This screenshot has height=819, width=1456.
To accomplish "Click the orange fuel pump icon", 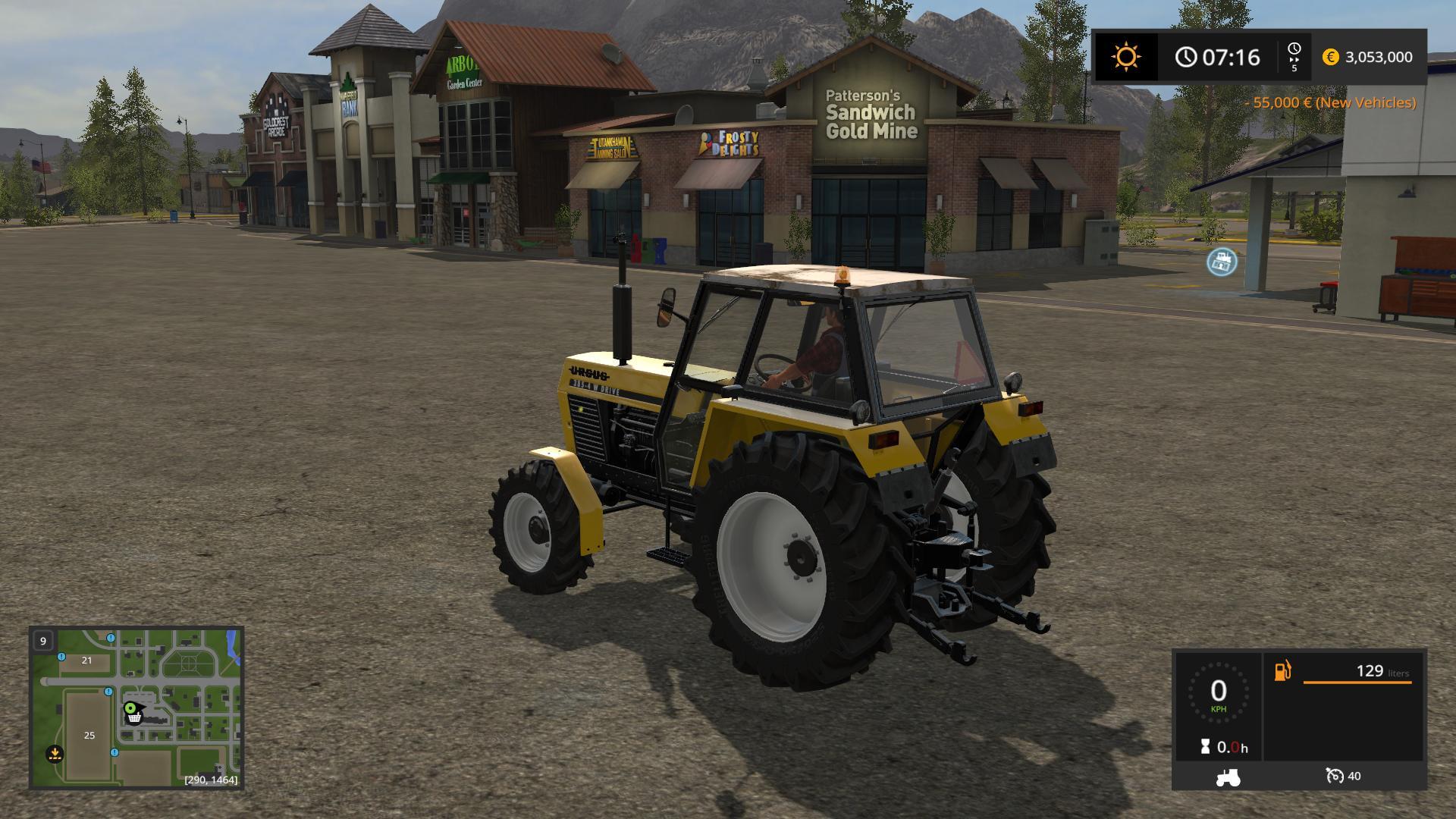I will (x=1282, y=671).
